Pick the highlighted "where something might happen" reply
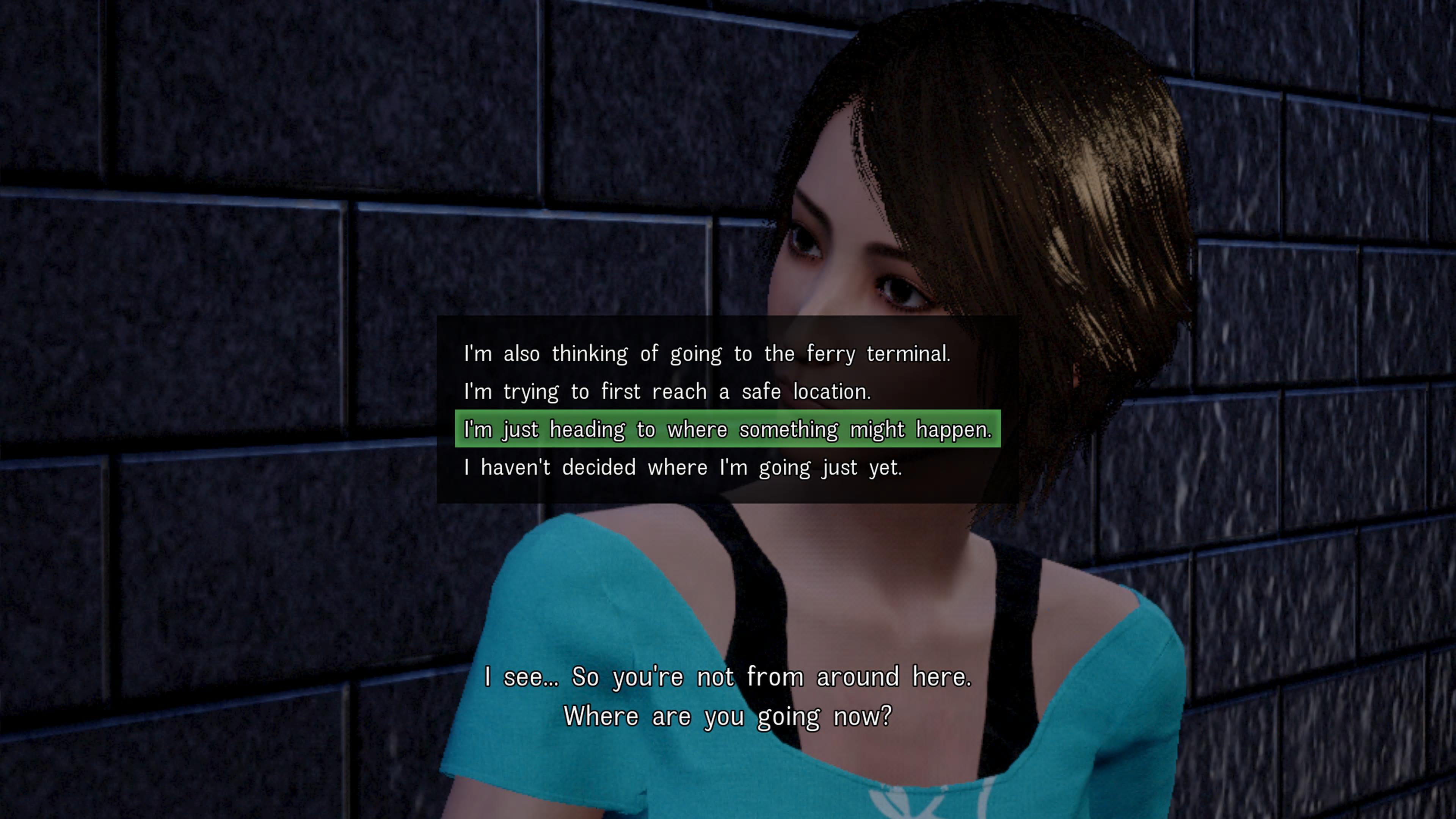 coord(728,430)
